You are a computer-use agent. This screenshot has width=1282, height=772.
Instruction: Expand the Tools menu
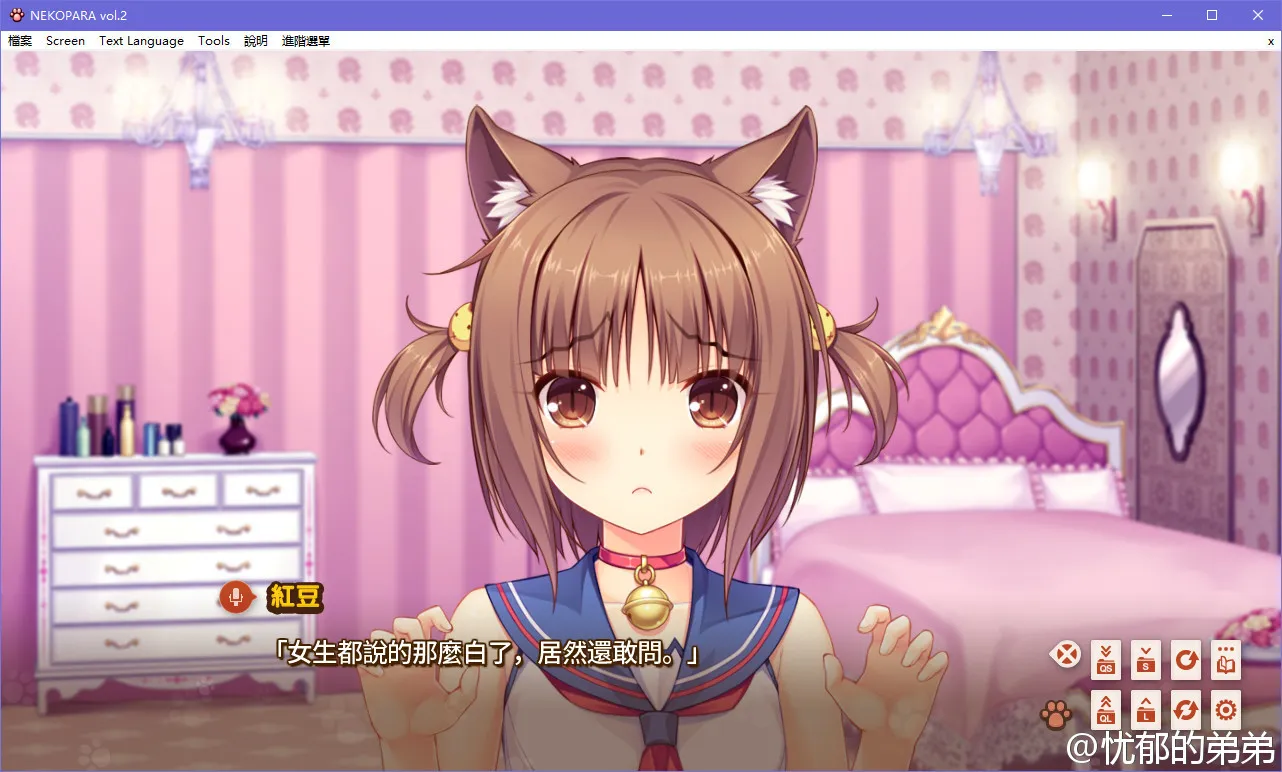point(213,40)
